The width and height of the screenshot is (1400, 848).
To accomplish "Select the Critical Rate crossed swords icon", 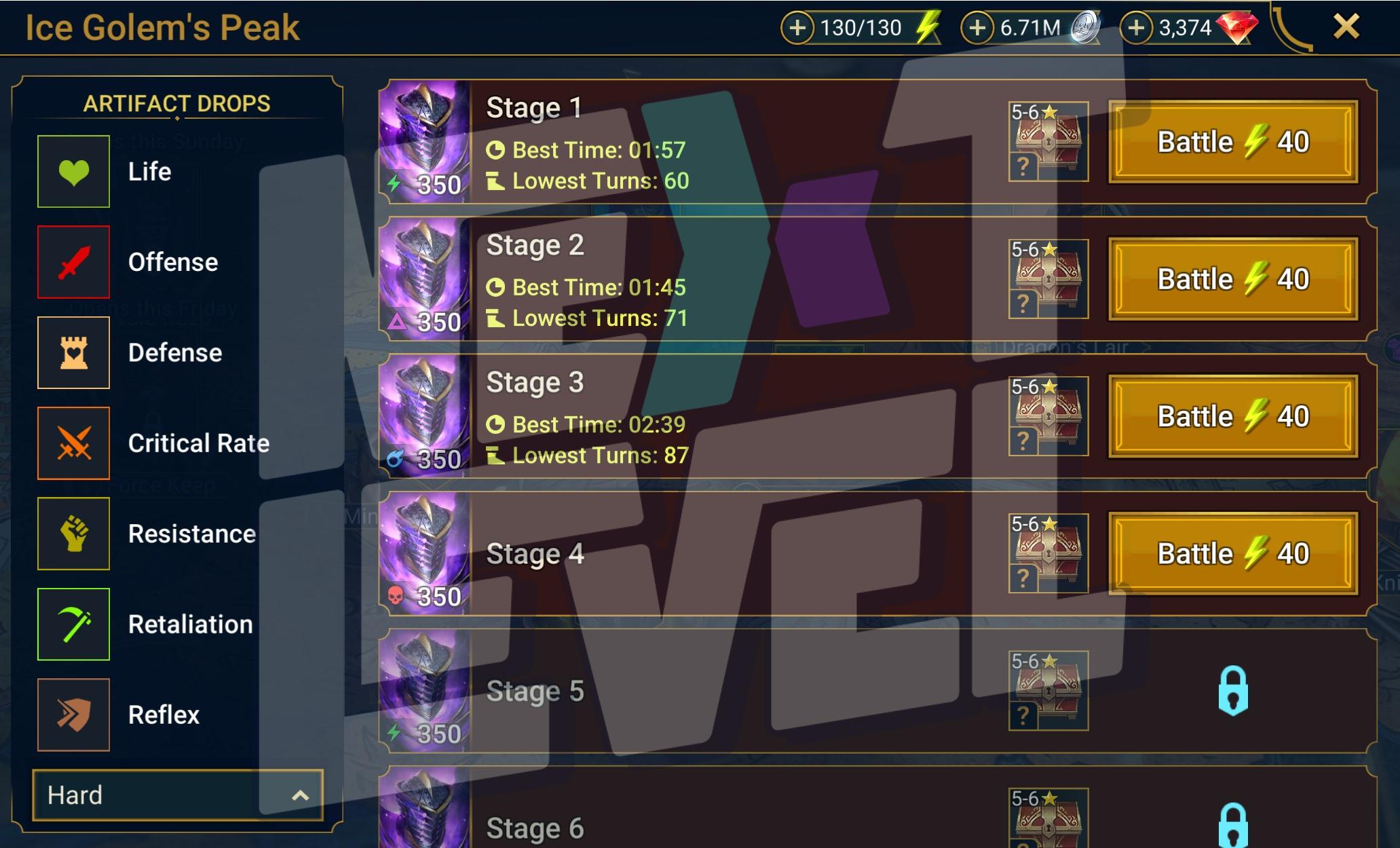I will [x=73, y=443].
